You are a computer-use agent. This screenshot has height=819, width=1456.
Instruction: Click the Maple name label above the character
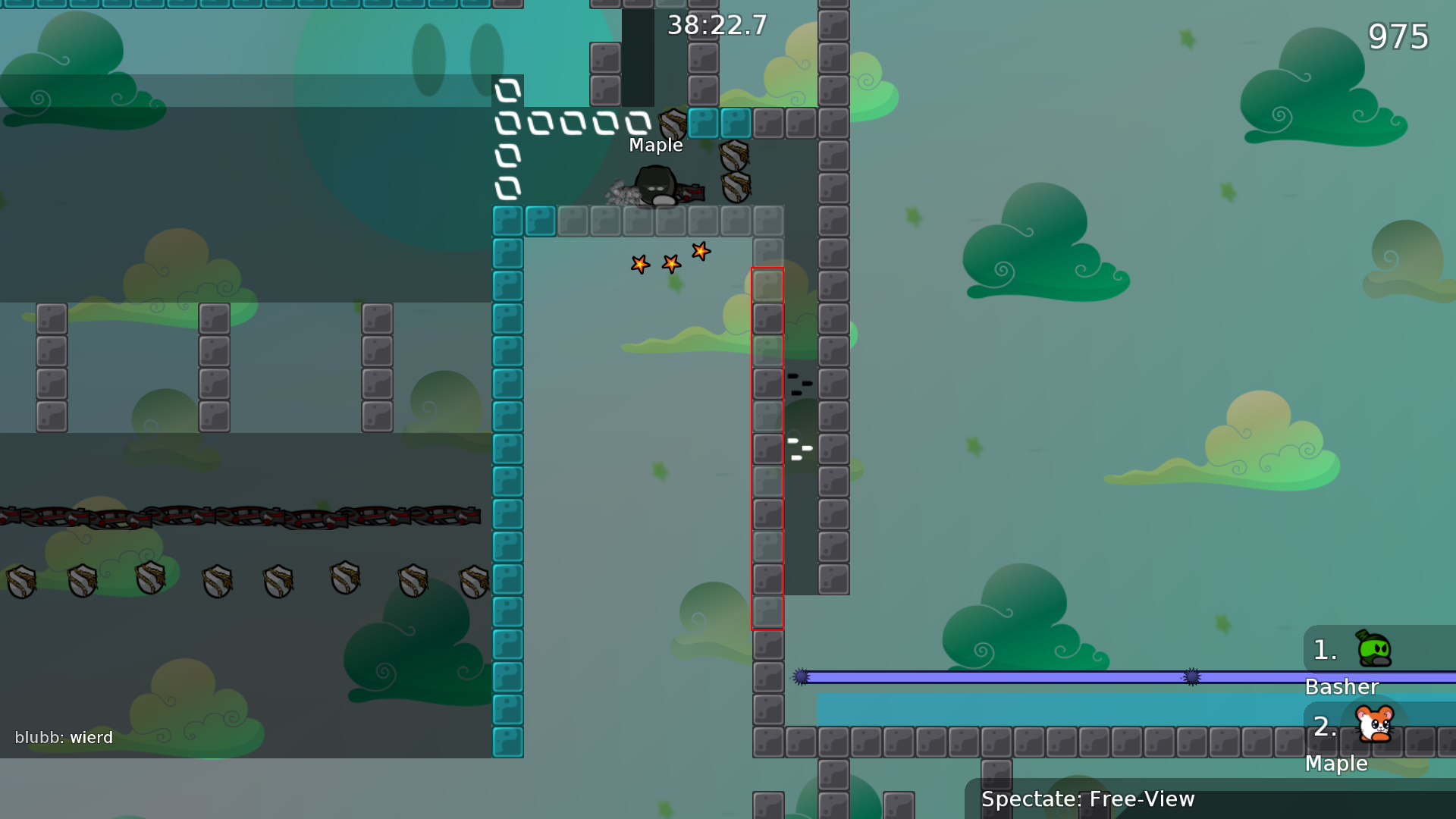pyautogui.click(x=655, y=145)
